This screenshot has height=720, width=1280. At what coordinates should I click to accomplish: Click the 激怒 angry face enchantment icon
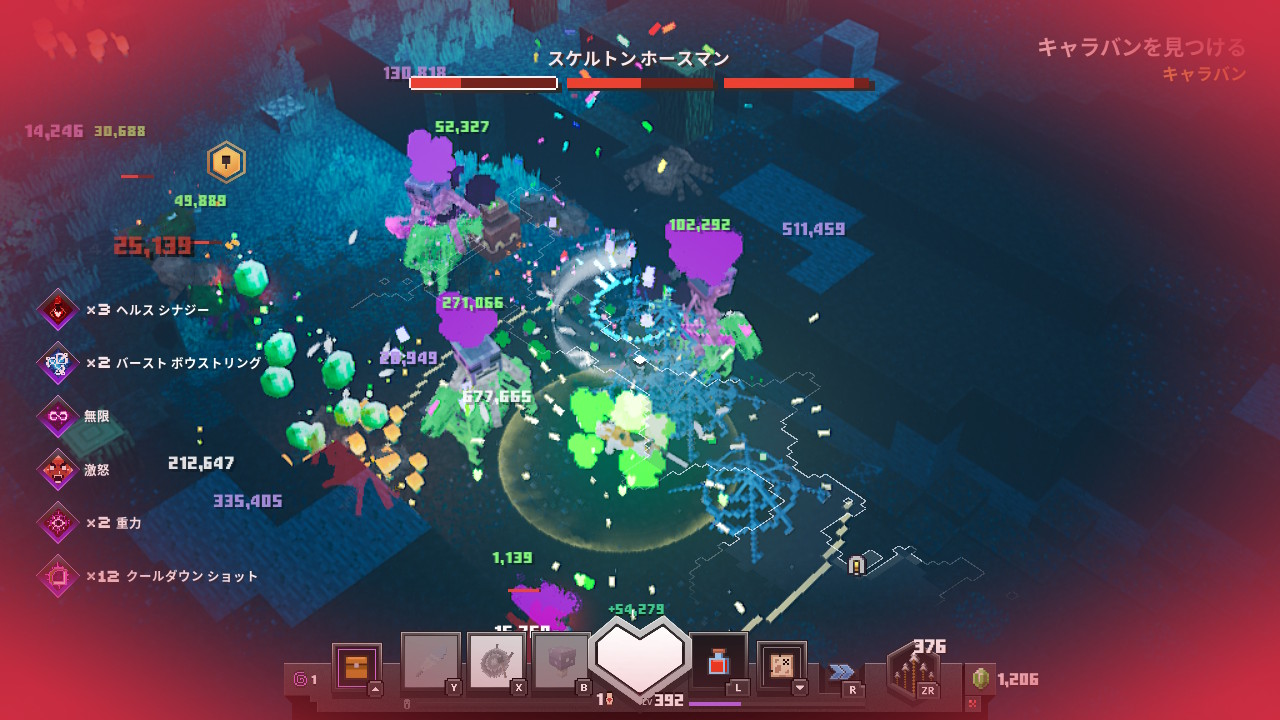pos(58,469)
